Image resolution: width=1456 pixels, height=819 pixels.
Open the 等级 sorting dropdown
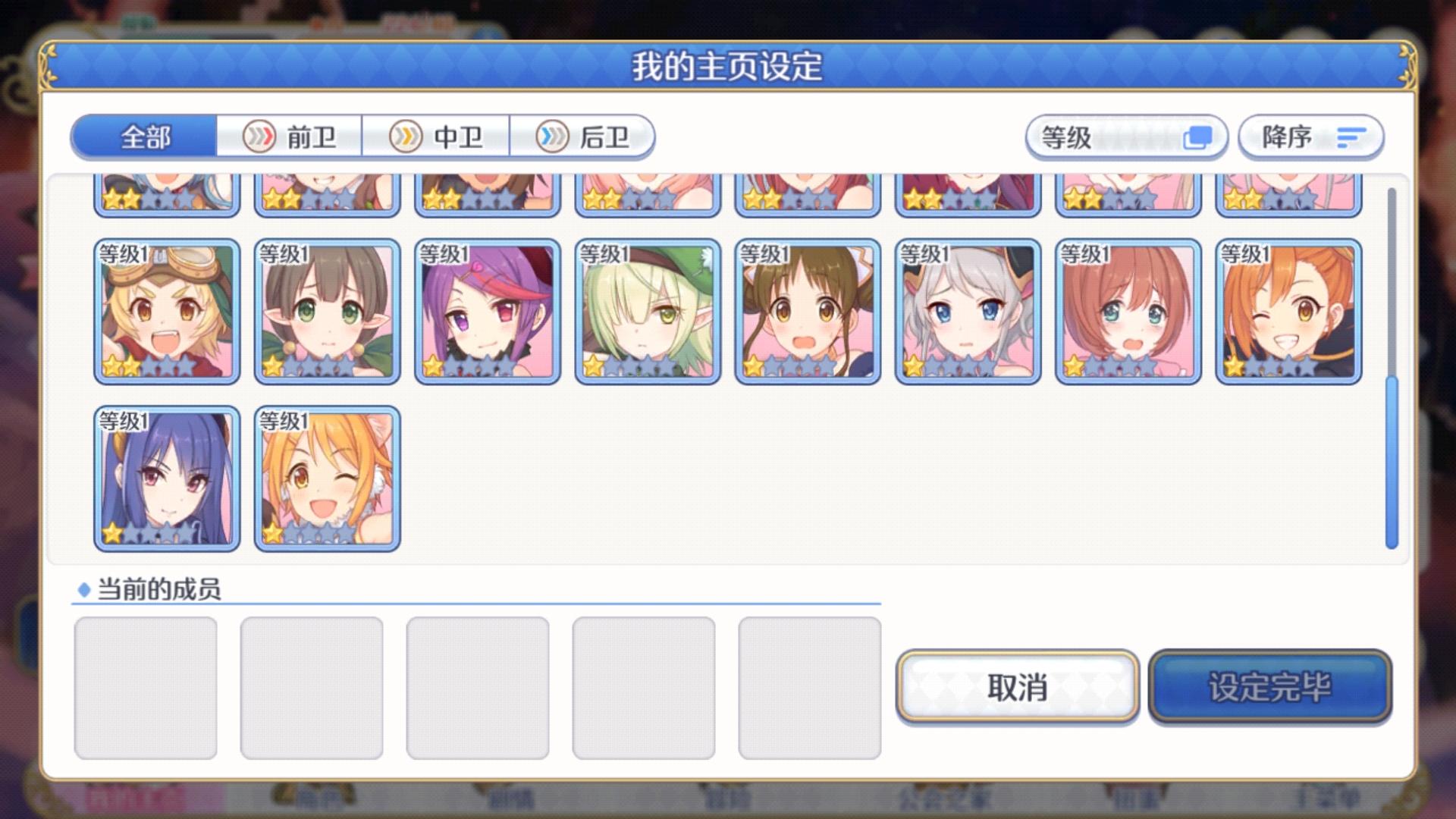click(x=1126, y=137)
